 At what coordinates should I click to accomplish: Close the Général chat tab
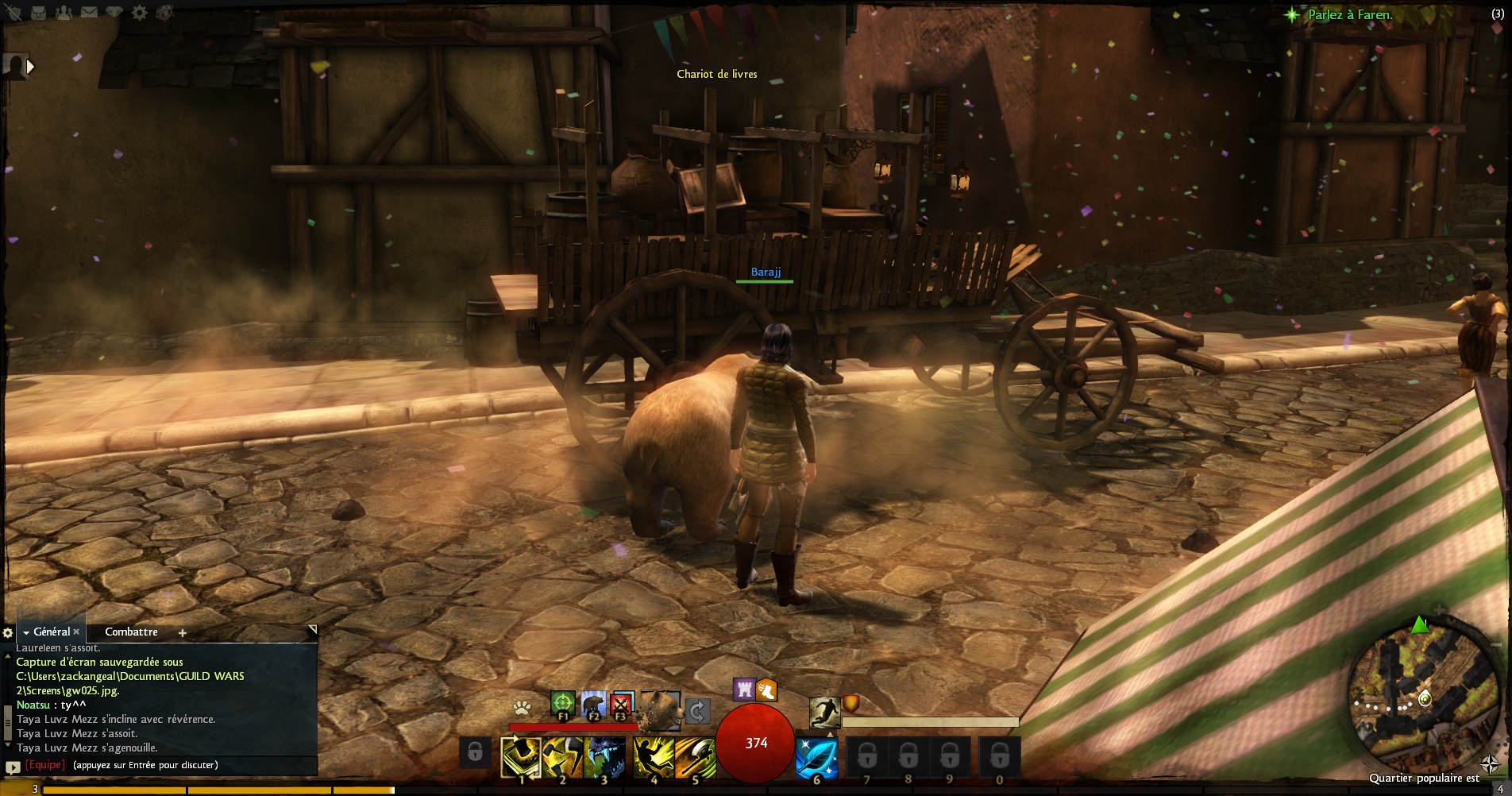(x=76, y=632)
